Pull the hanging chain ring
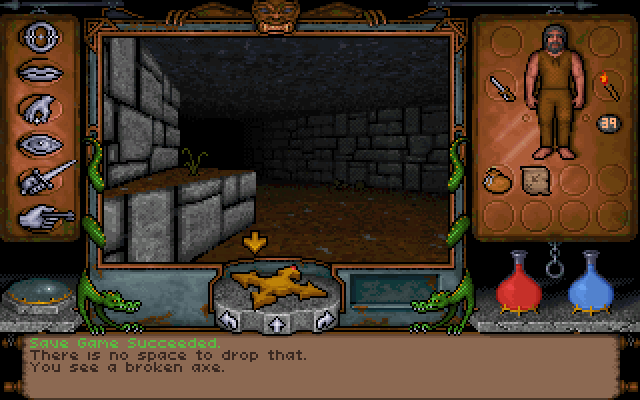The image size is (640, 400). 552,263
